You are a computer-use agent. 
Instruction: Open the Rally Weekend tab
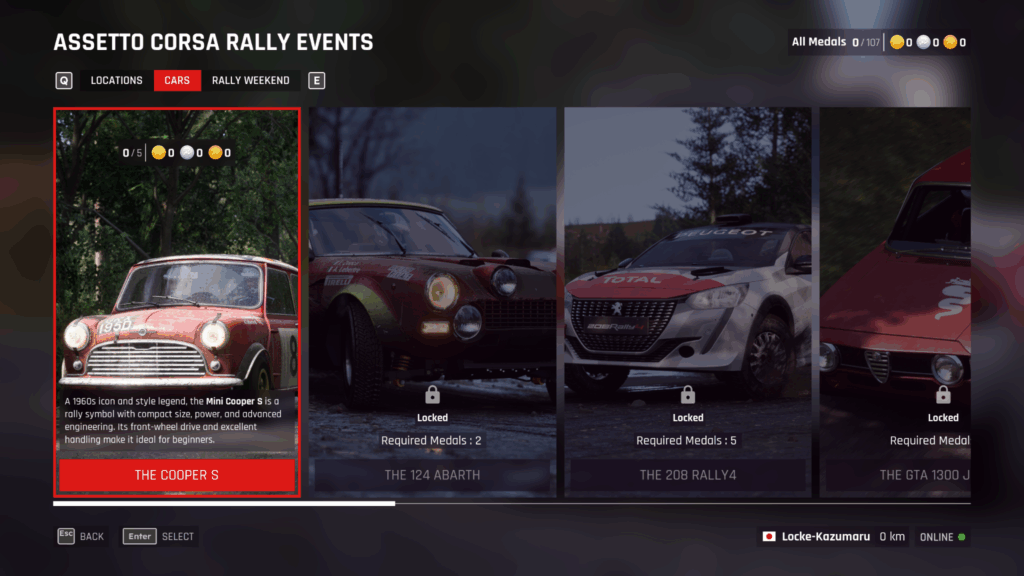(250, 81)
